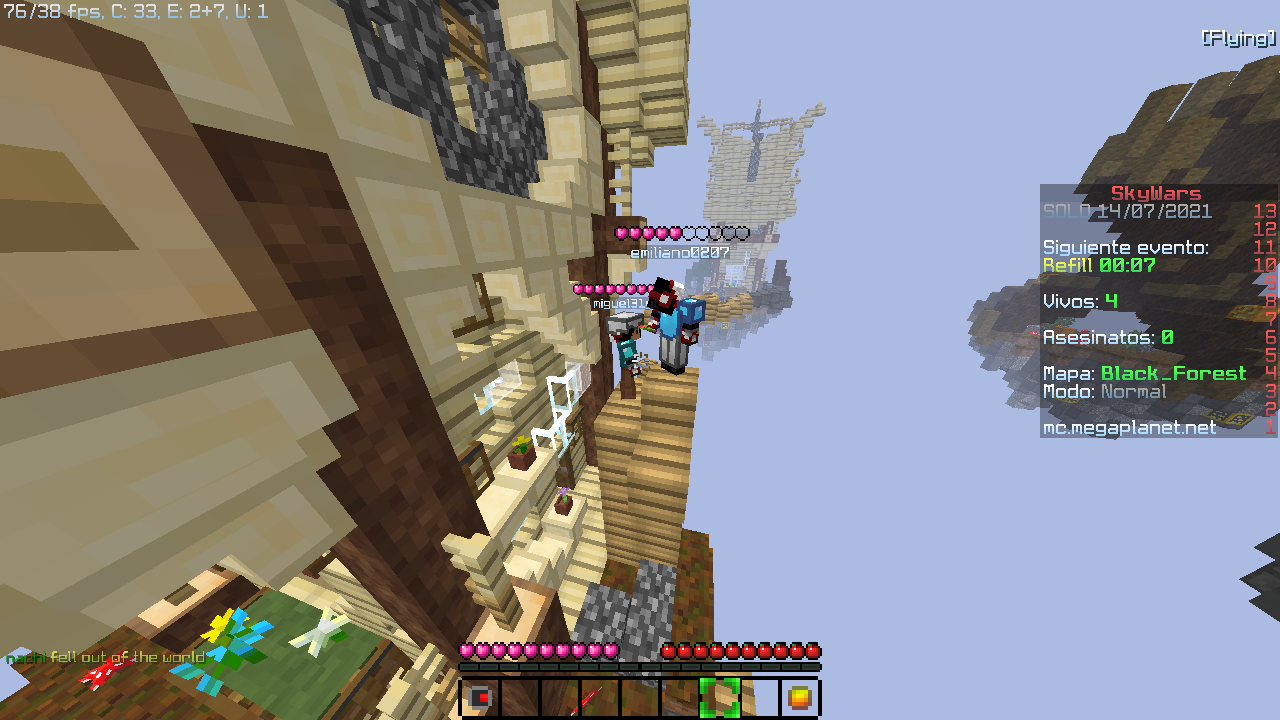Viewport: 1280px width, 720px height.
Task: Select the orange orb hotbar slot
Action: (799, 697)
